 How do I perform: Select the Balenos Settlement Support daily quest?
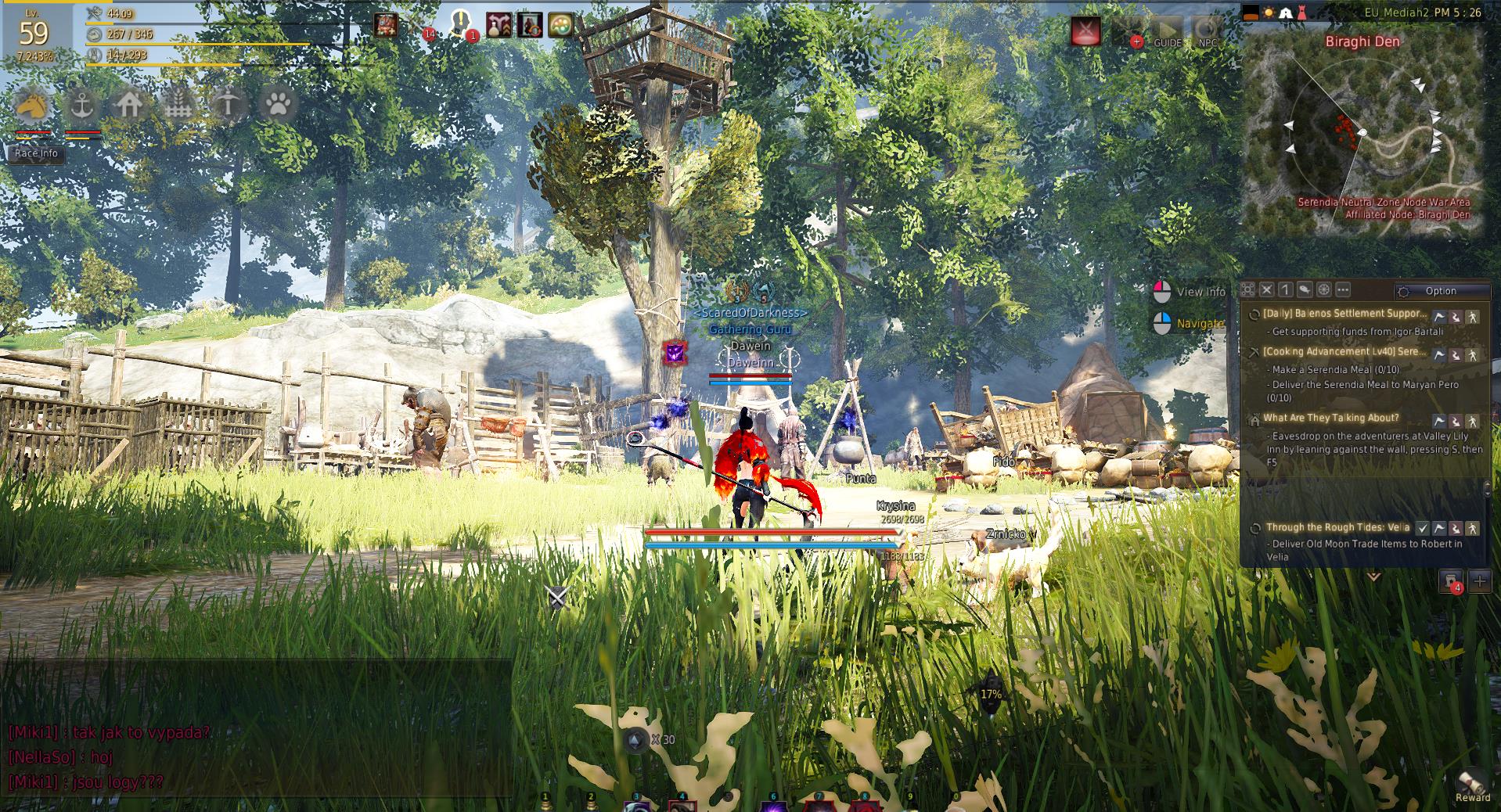click(x=1344, y=314)
